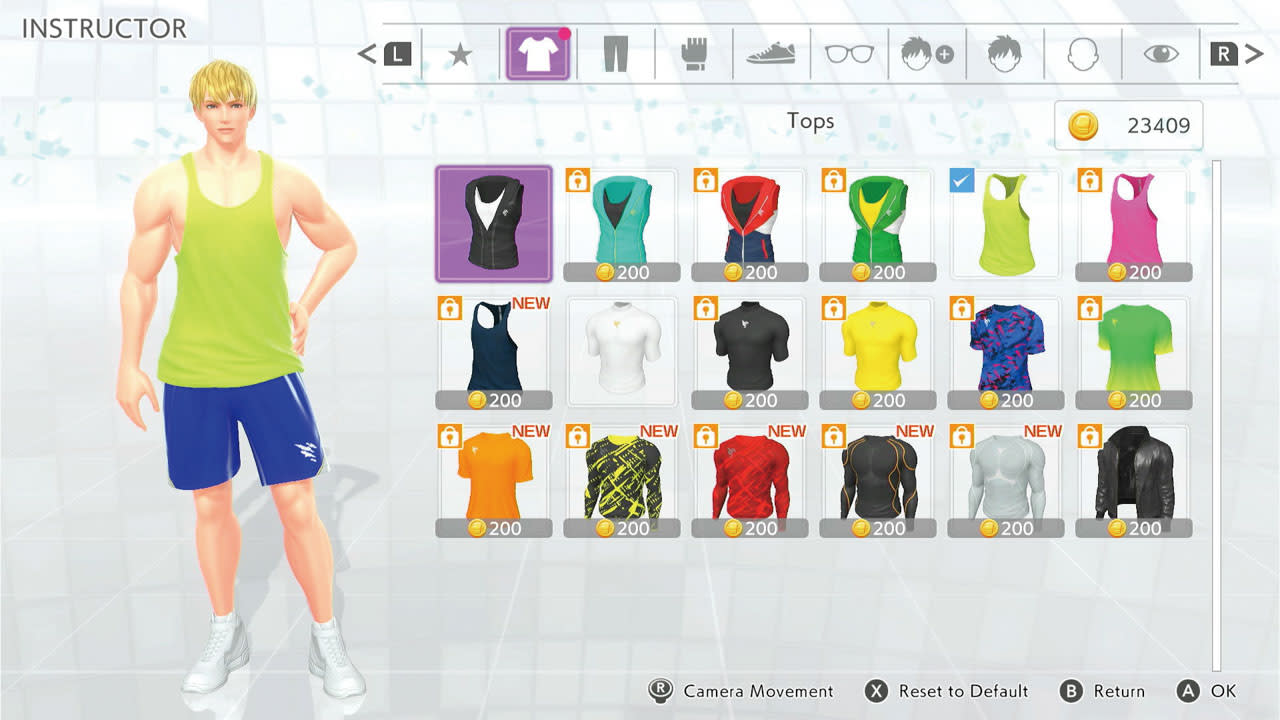Viewport: 1280px width, 720px height.
Task: Select the Eyes category icon
Action: pos(1161,54)
